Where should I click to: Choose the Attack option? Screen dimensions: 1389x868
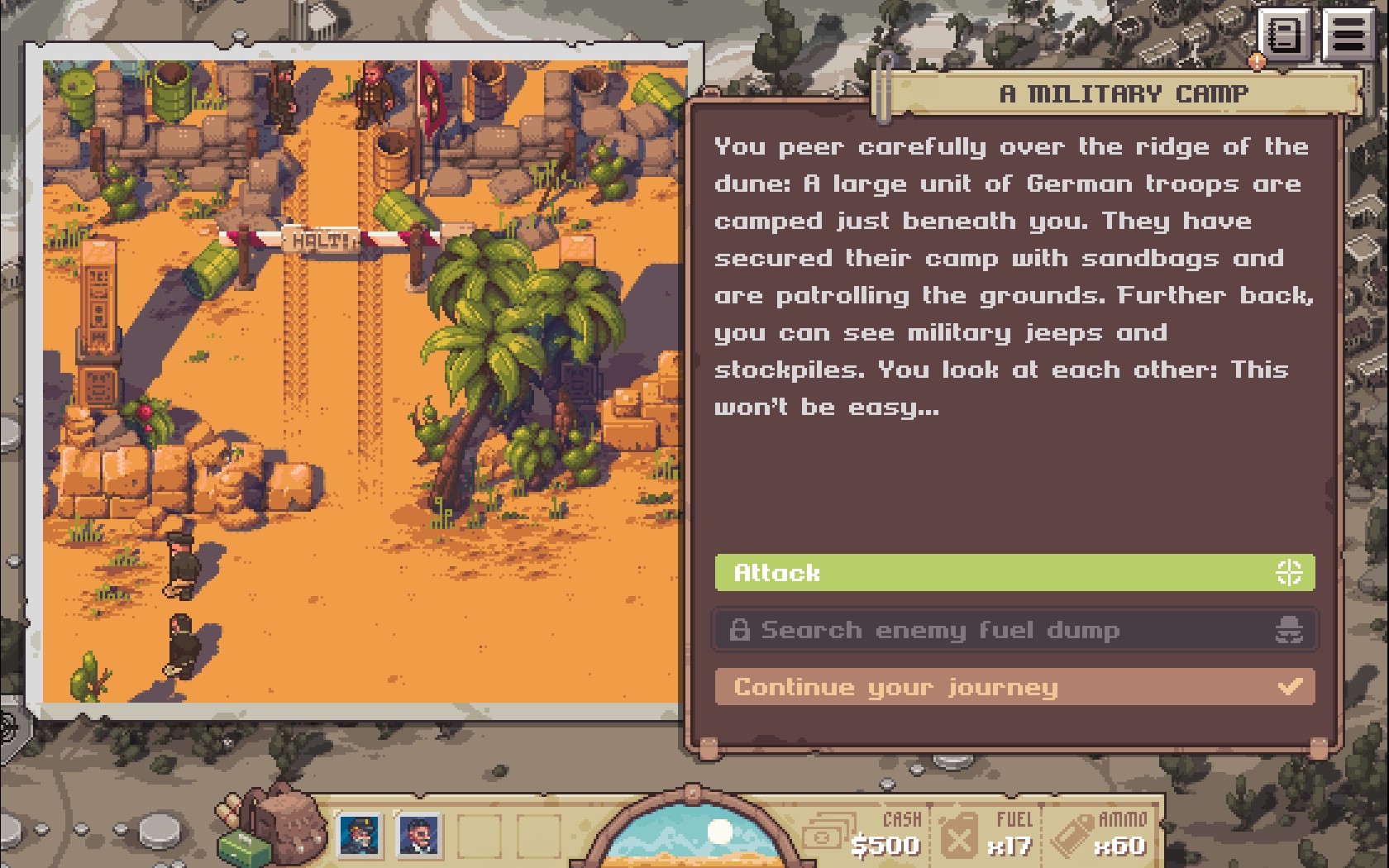coord(1014,573)
